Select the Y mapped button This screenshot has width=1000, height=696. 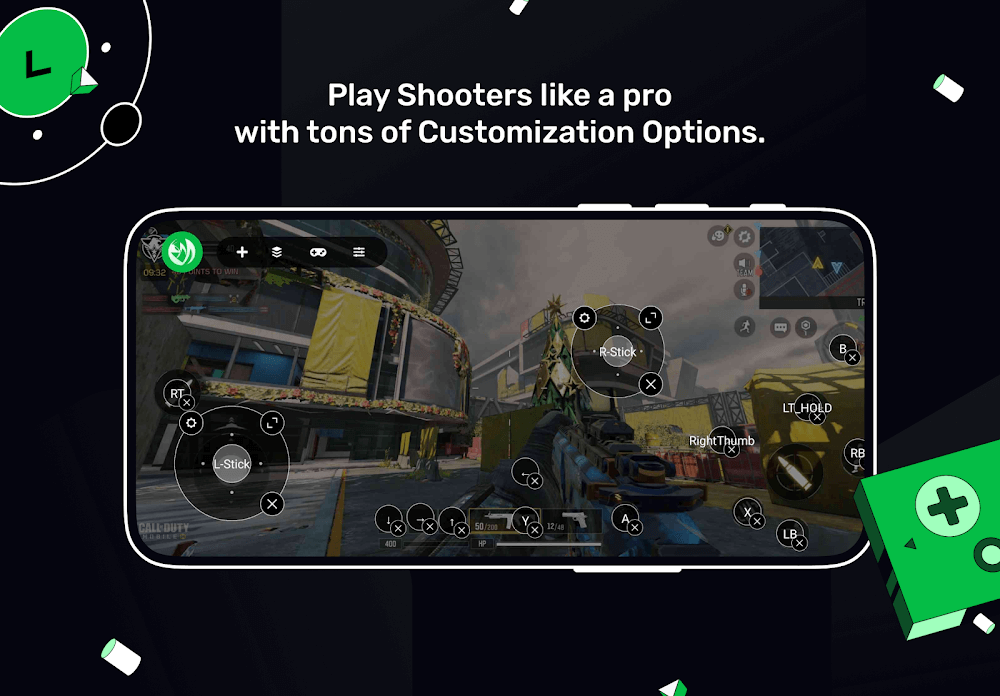tap(526, 520)
